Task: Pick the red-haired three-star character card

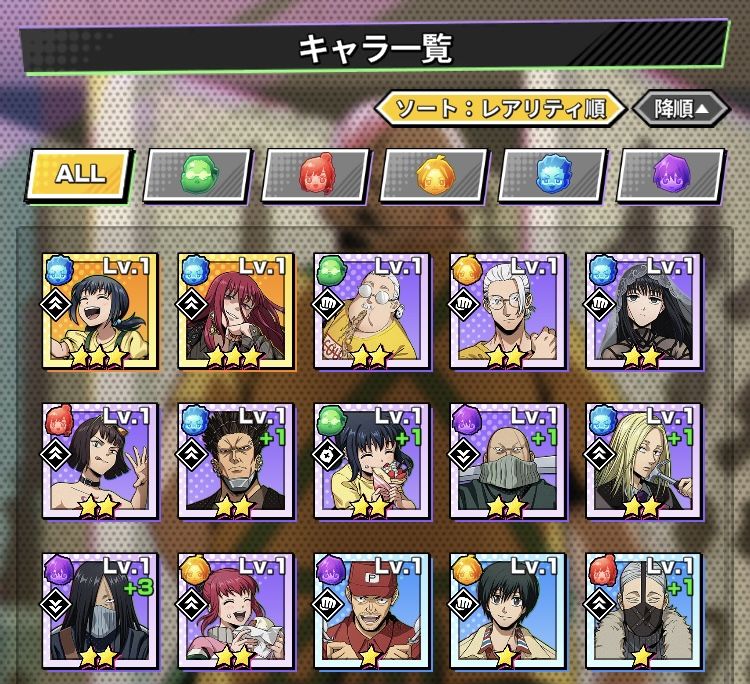Action: point(235,308)
